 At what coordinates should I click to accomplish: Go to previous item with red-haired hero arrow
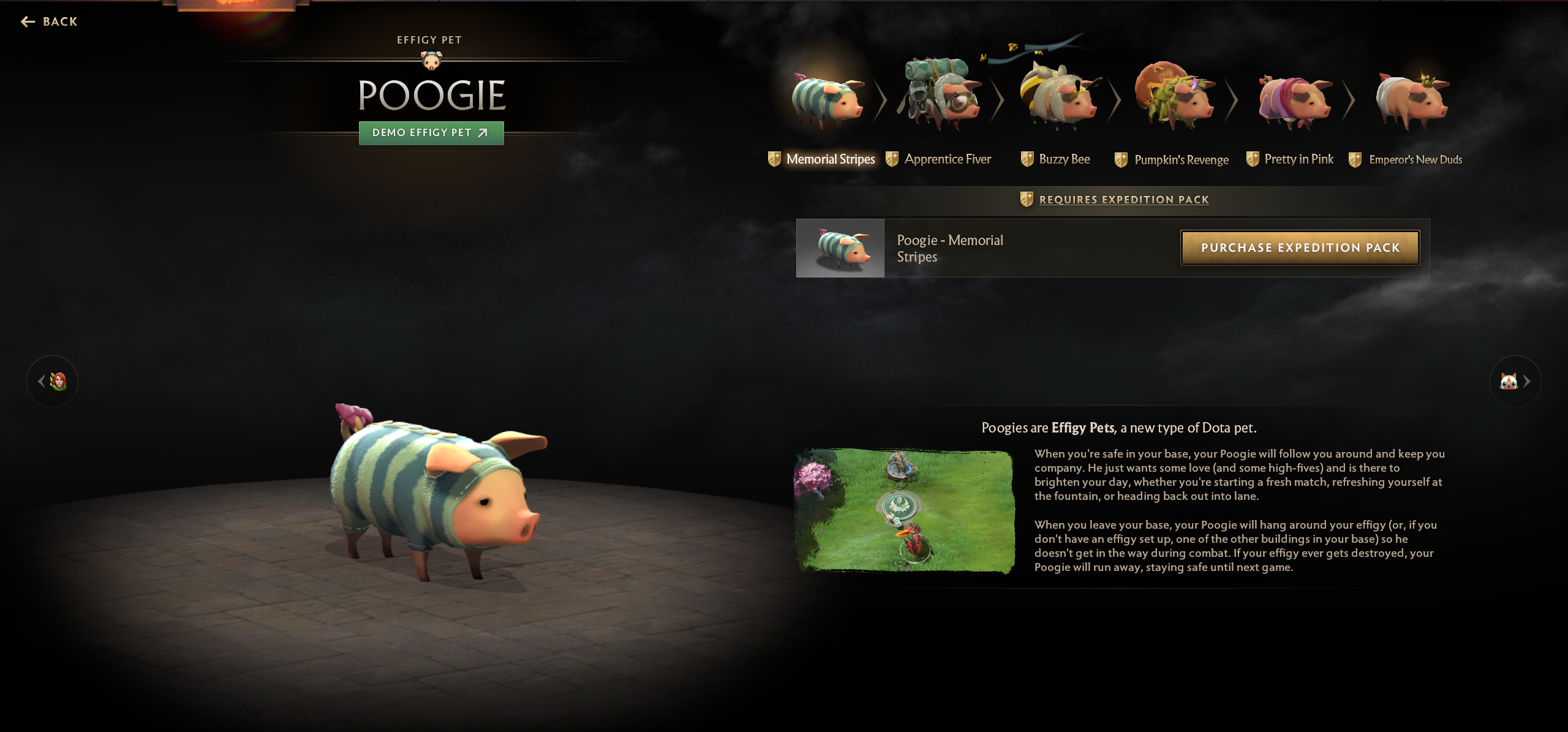53,382
